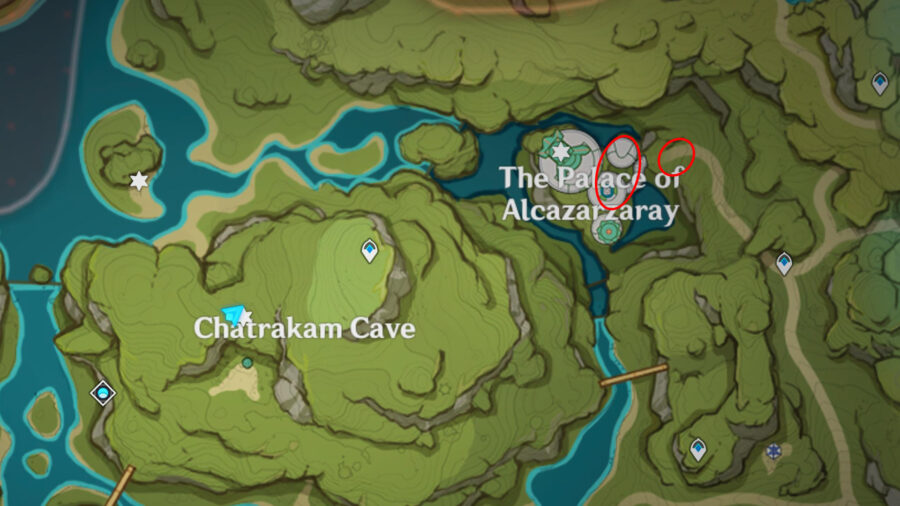Choose the star pin on the Palace of Alcazarzaray
900x506 pixels.
point(561,151)
